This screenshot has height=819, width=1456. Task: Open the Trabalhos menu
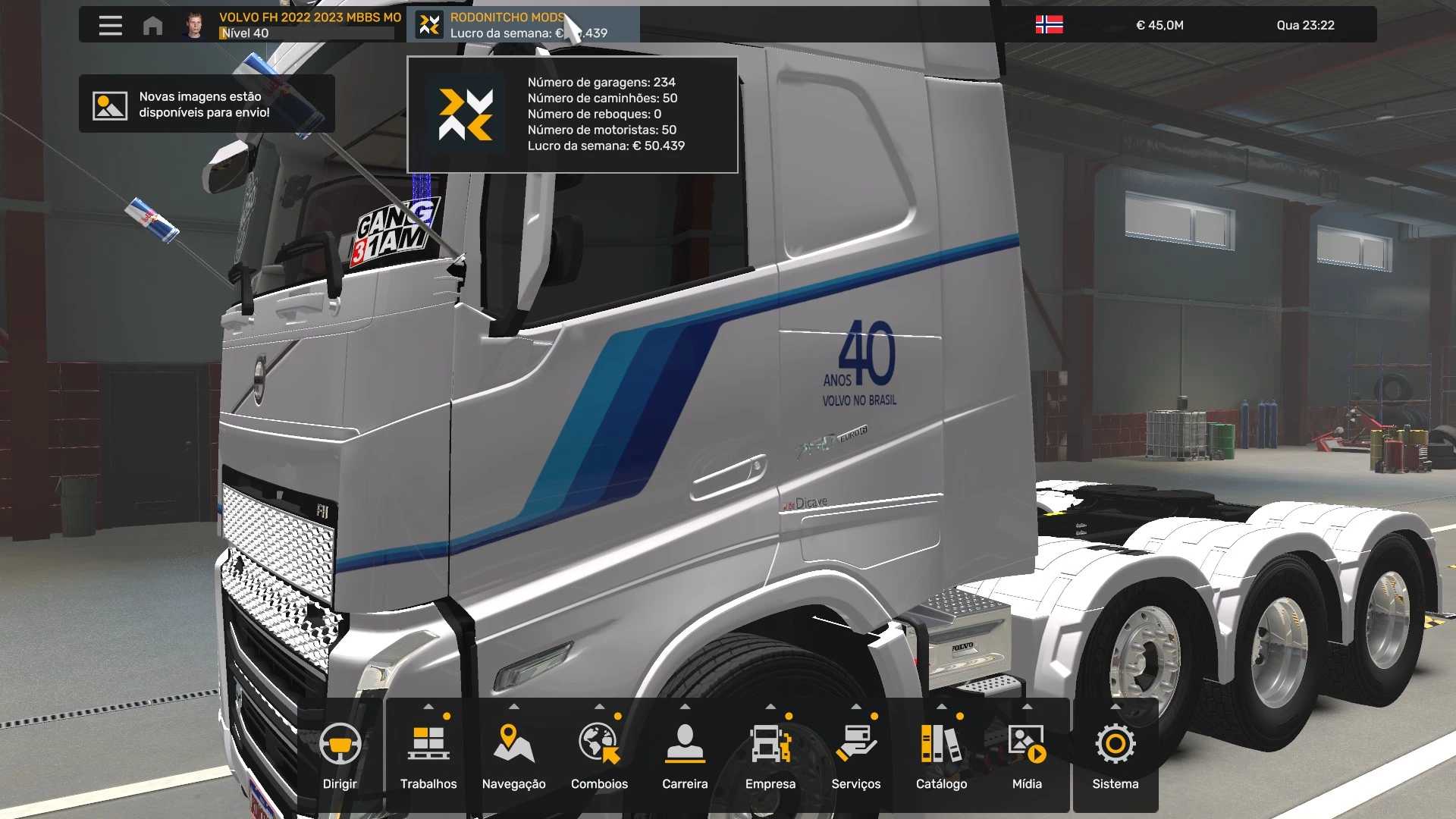click(428, 755)
